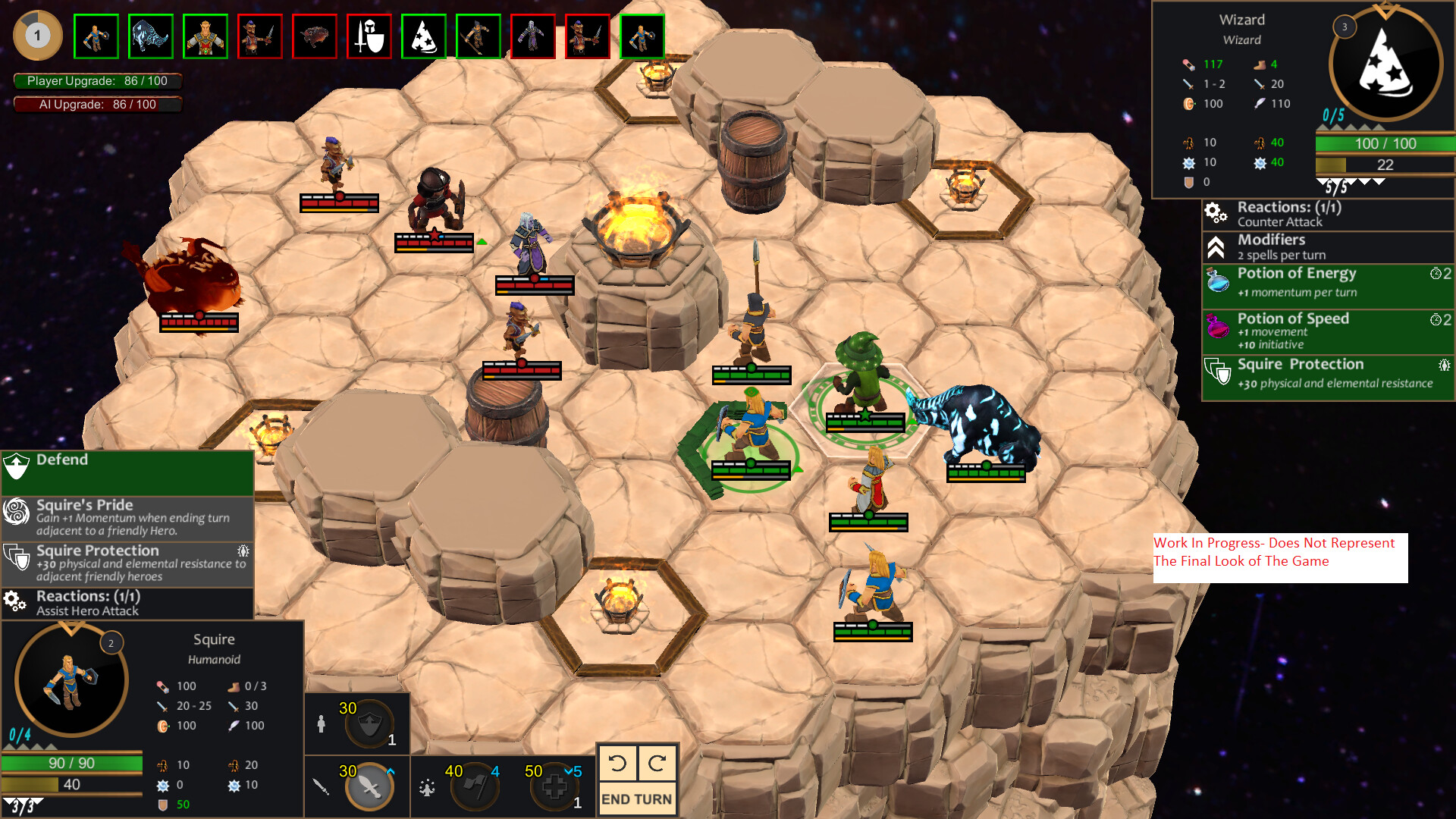Click the pale robed enemy portrait
1456x819 pixels.
click(x=533, y=36)
